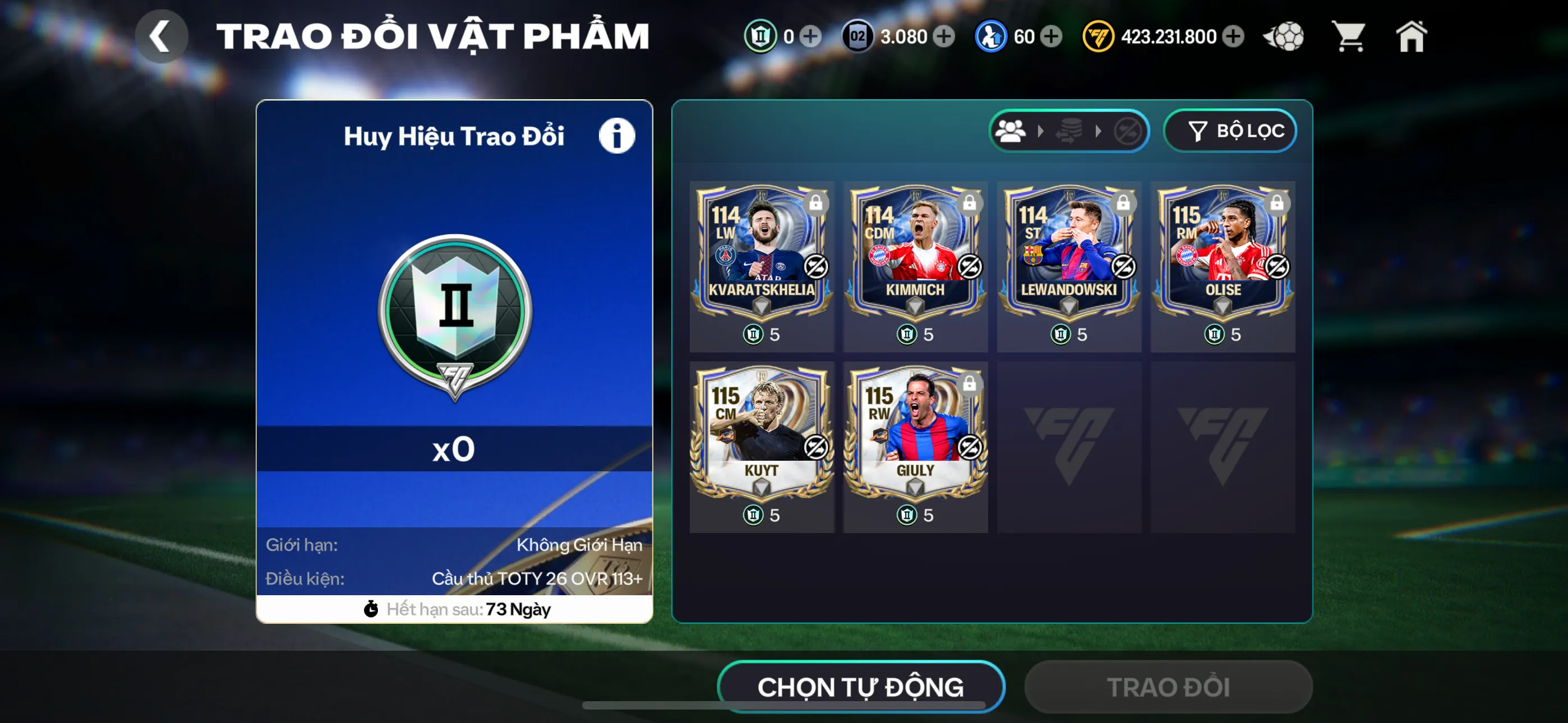
Task: Click the untradeable circle icon in trade path
Action: [x=1126, y=129]
